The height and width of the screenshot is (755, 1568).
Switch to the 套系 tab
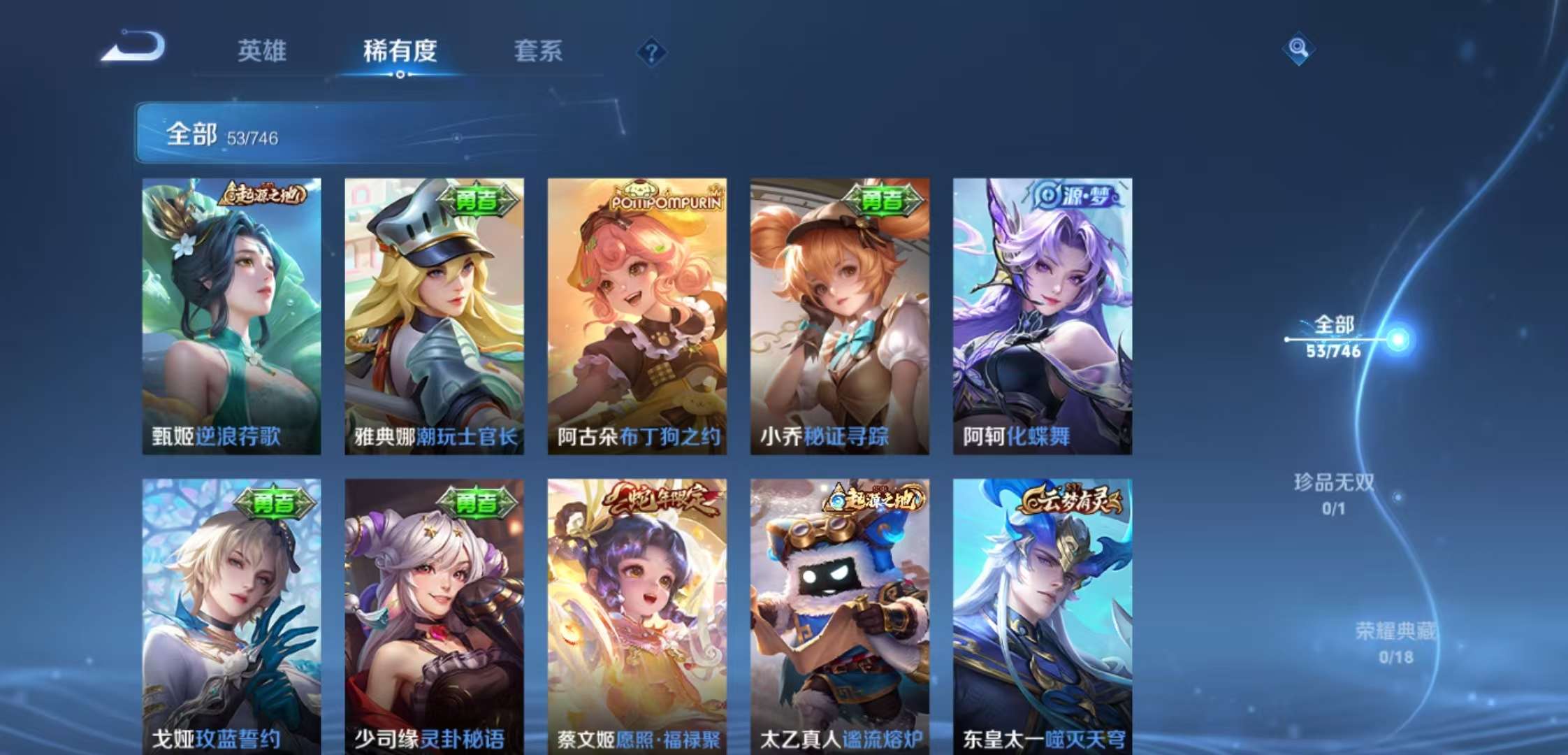click(x=538, y=52)
